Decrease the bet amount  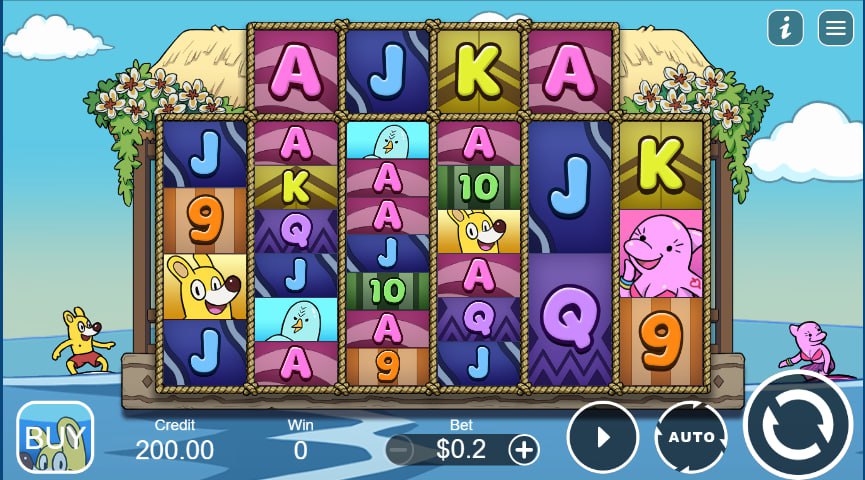tap(399, 450)
